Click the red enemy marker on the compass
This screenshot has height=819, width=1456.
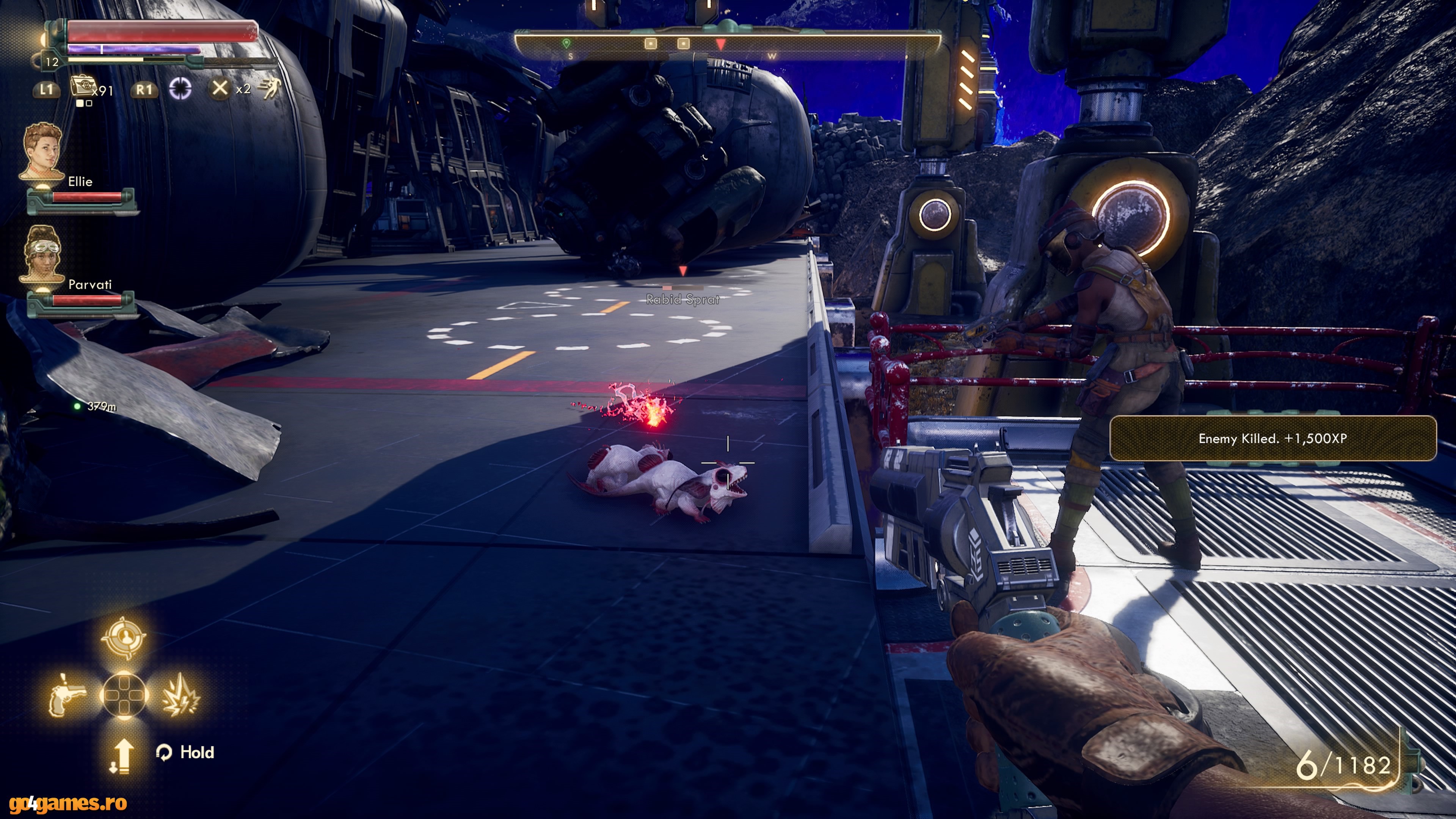coord(720,44)
